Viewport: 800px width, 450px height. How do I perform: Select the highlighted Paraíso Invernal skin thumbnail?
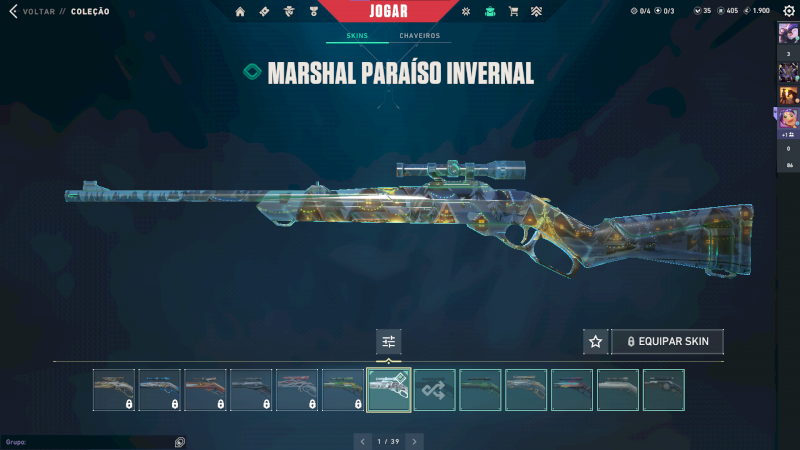[389, 390]
